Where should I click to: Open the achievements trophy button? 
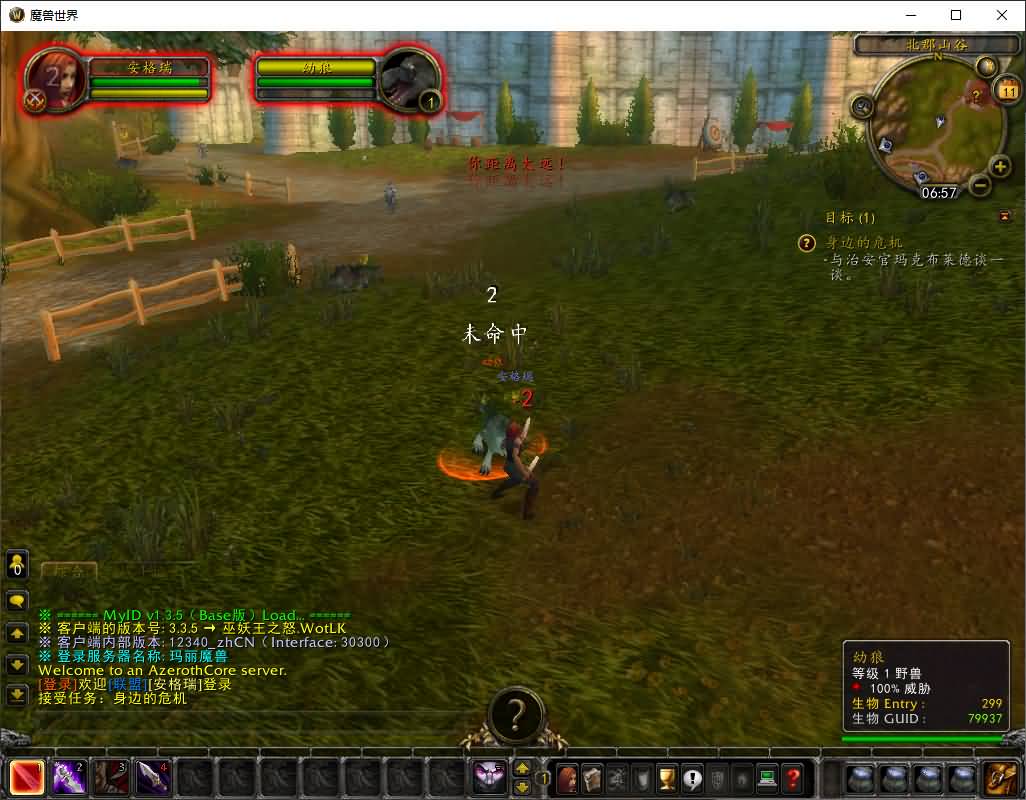click(667, 777)
